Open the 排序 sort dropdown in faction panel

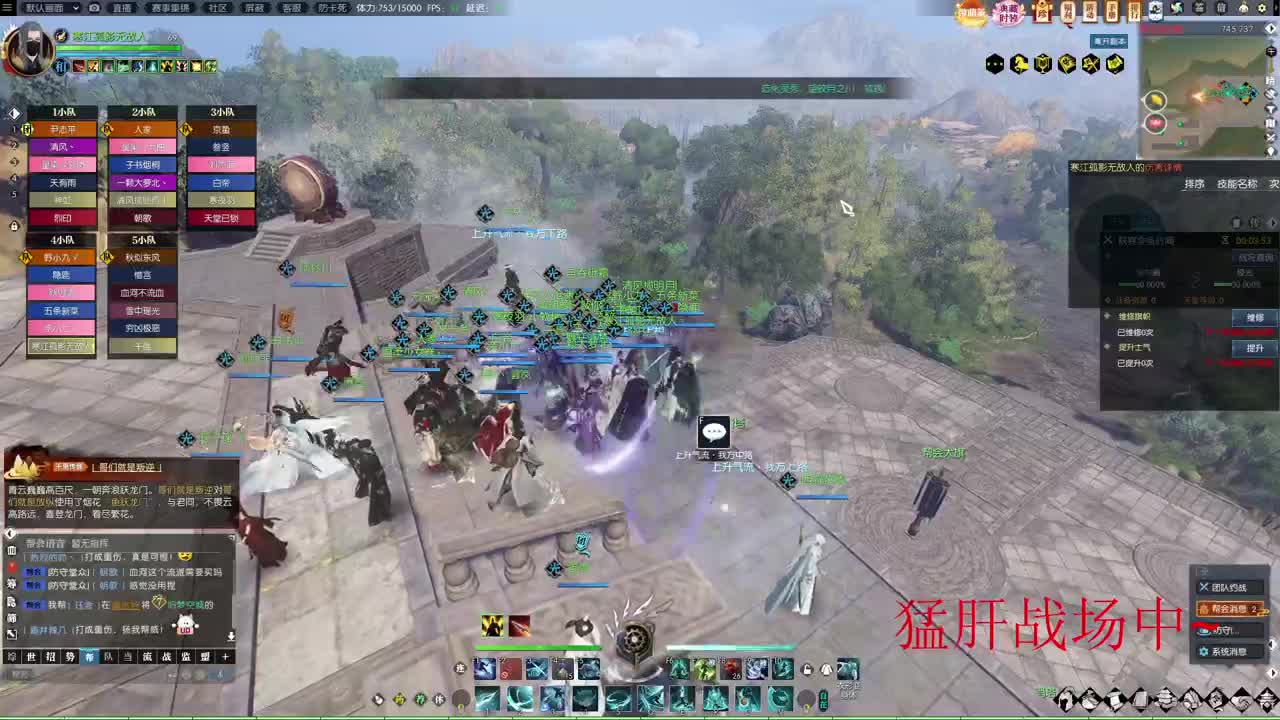tap(1193, 185)
